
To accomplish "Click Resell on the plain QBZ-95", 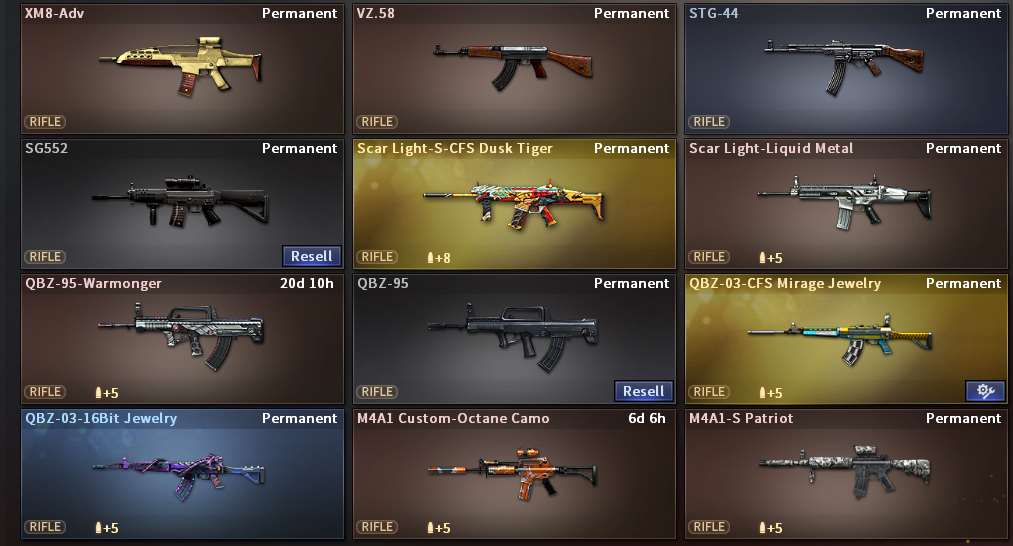I will [x=644, y=391].
